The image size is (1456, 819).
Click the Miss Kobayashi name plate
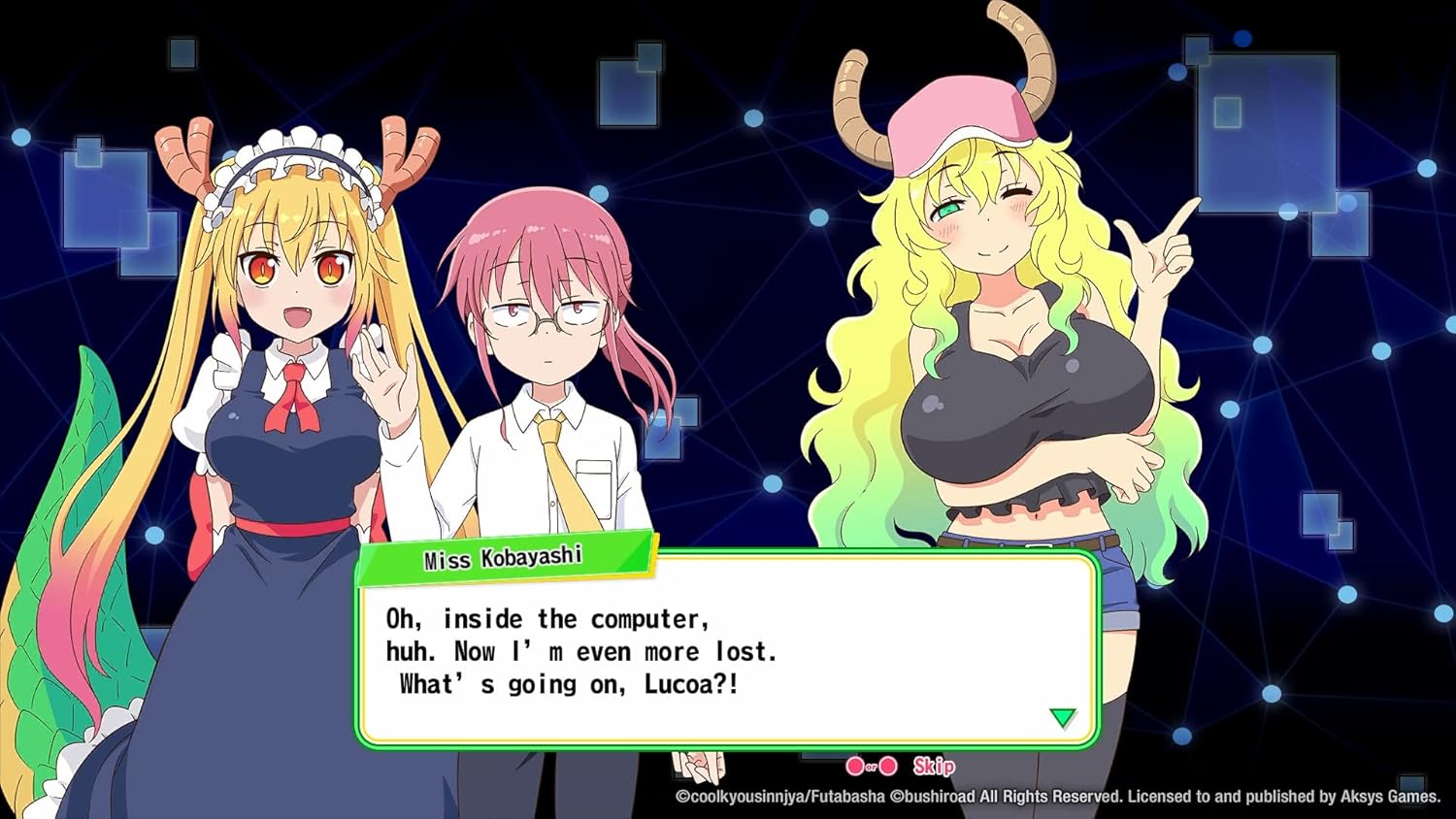(x=505, y=556)
